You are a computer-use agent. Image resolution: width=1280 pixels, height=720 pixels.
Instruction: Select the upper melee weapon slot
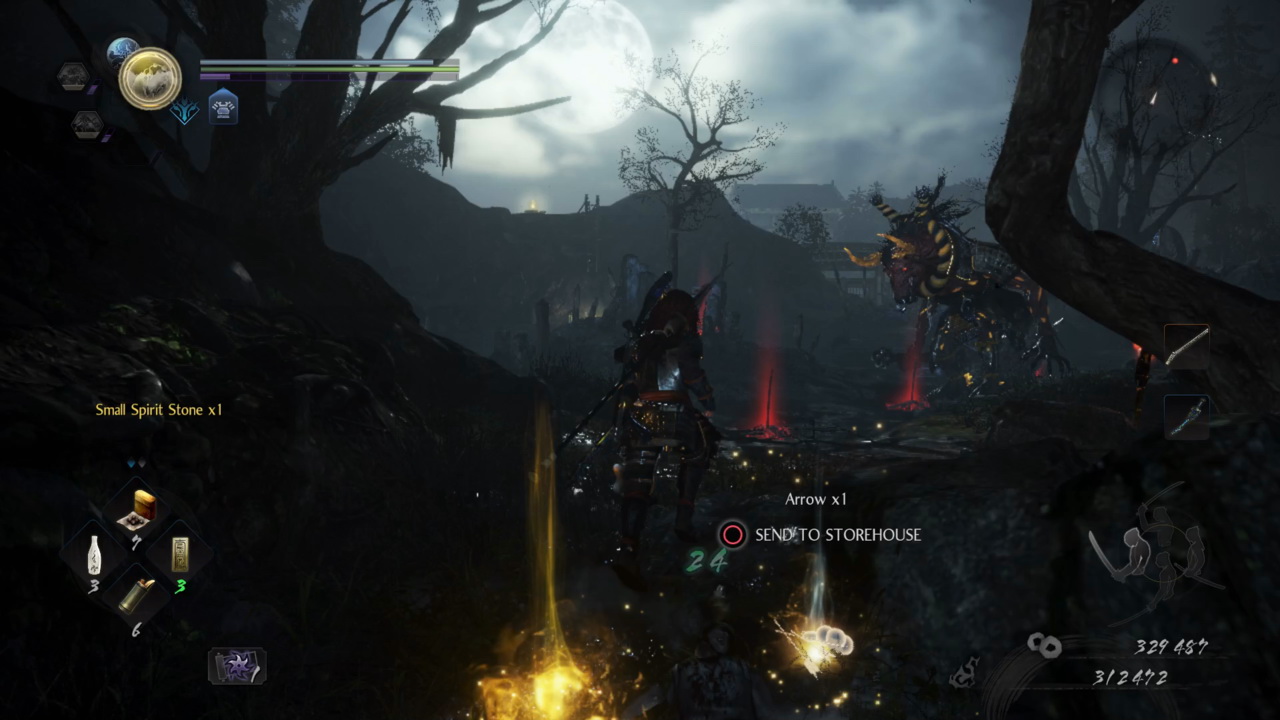1186,347
